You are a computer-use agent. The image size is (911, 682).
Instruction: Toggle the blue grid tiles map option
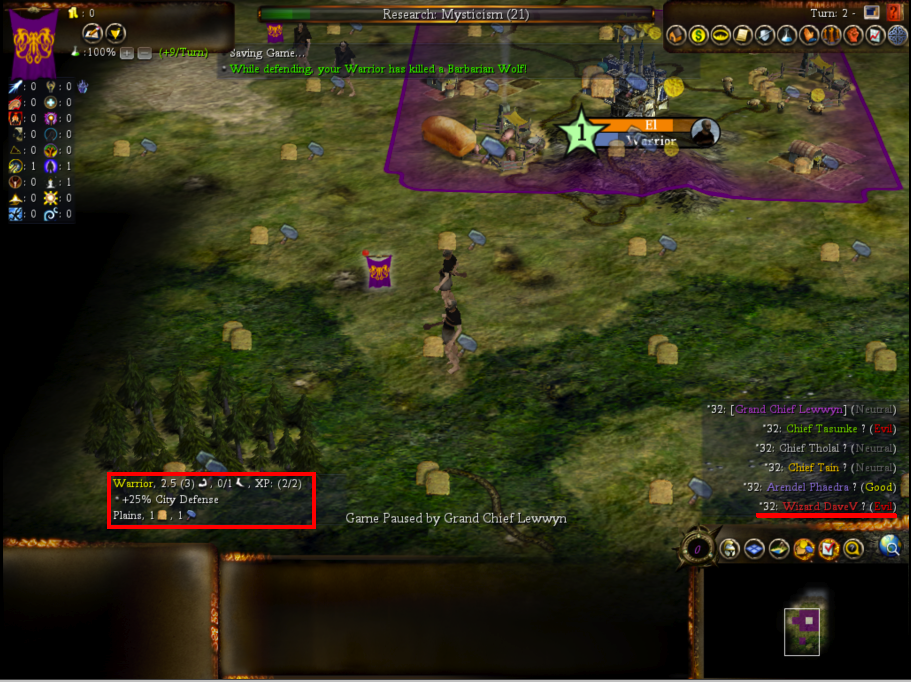point(755,548)
